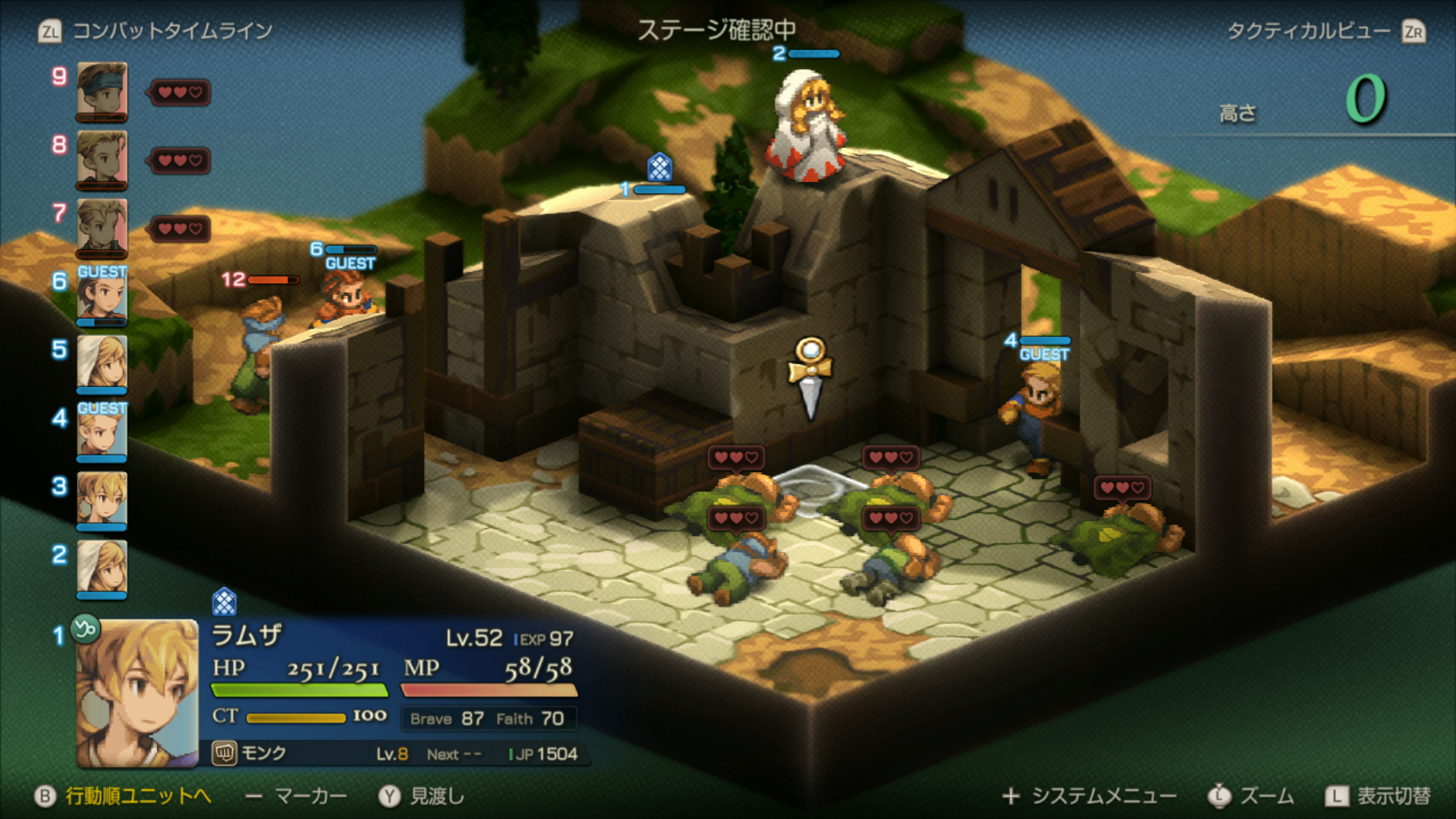Select the headband unit at turn 9
This screenshot has width=1456, height=819.
pyautogui.click(x=102, y=91)
